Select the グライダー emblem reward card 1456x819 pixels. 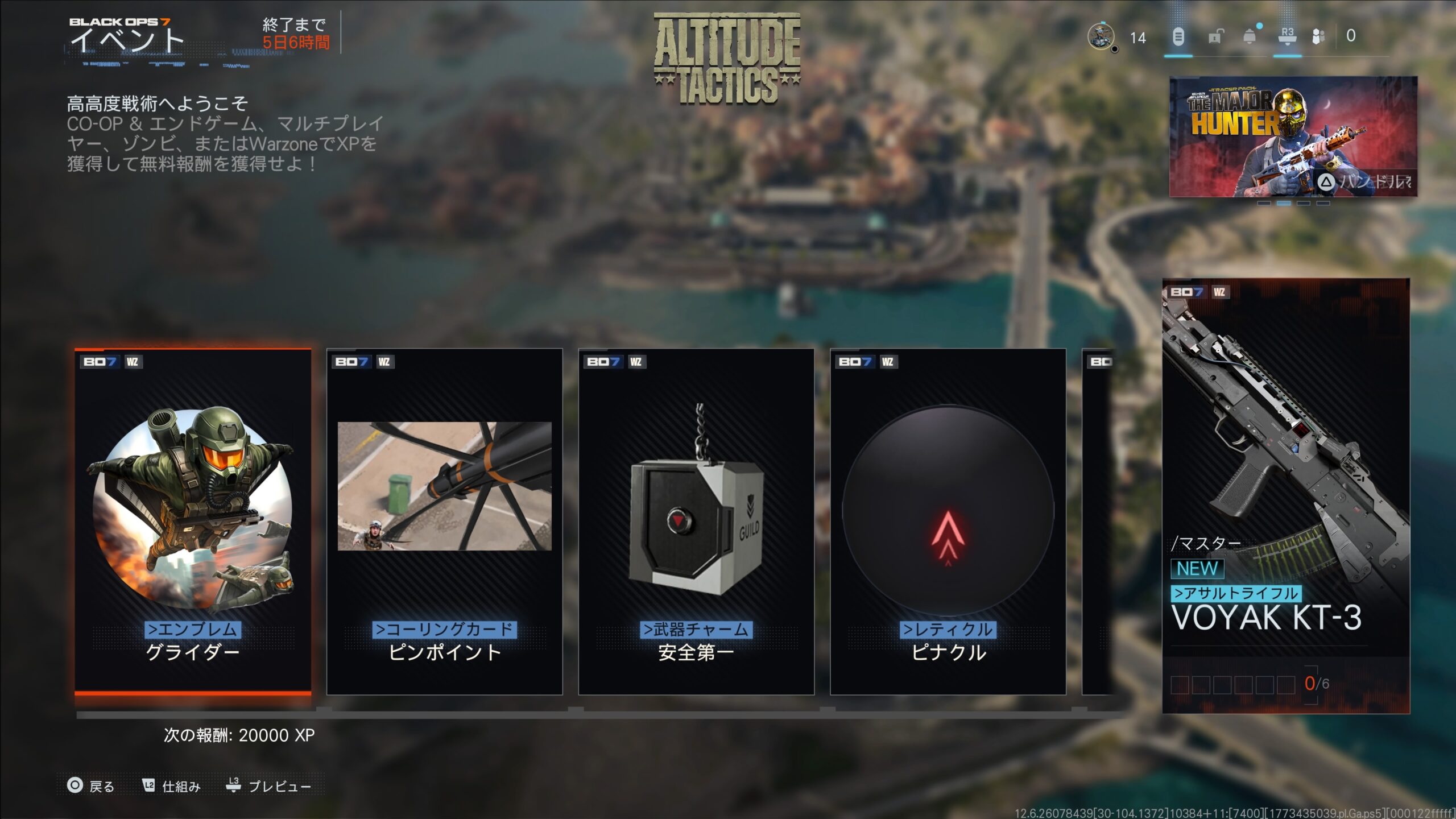(x=193, y=521)
